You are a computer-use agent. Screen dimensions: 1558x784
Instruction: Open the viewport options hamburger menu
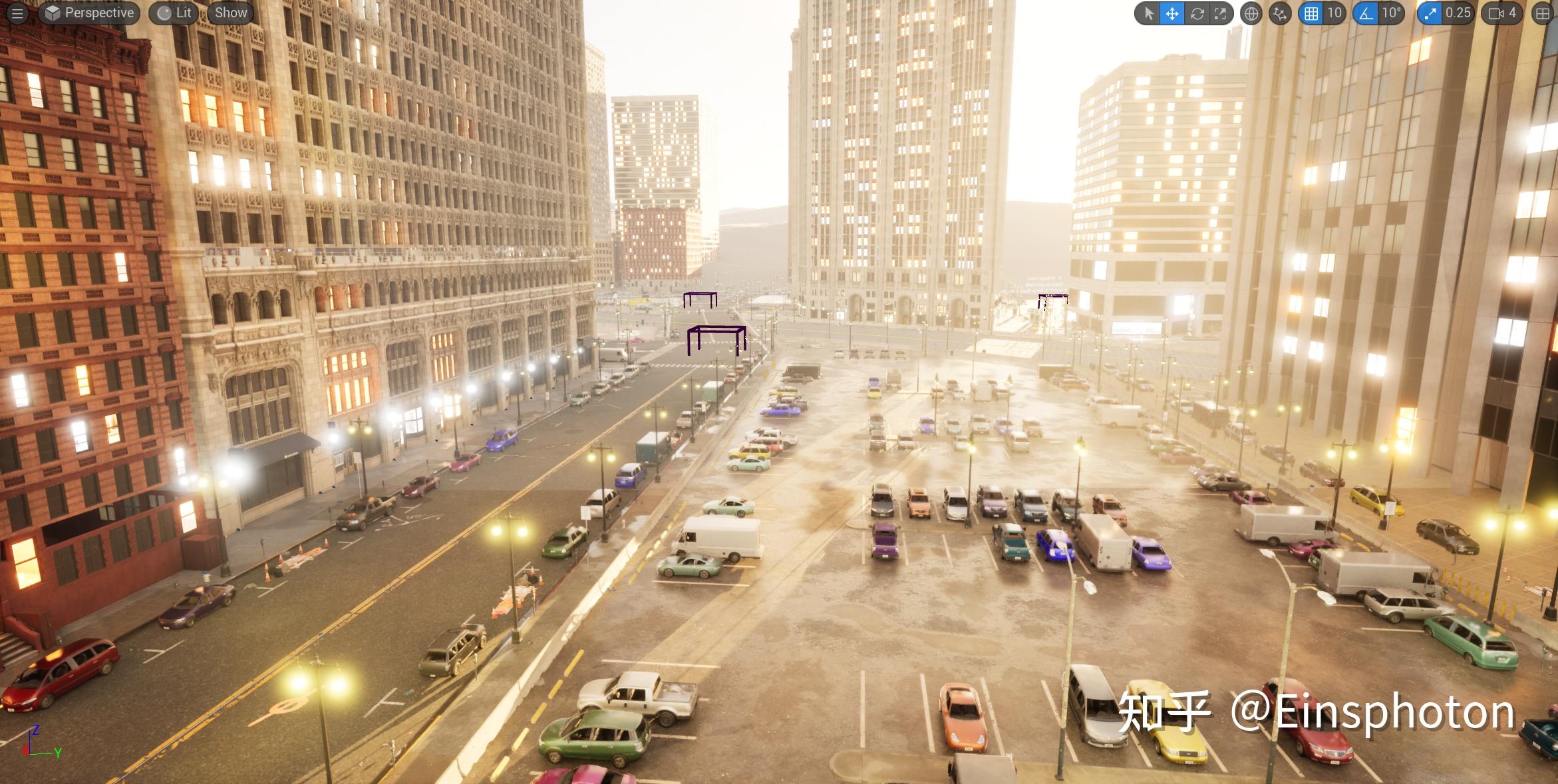(x=17, y=13)
